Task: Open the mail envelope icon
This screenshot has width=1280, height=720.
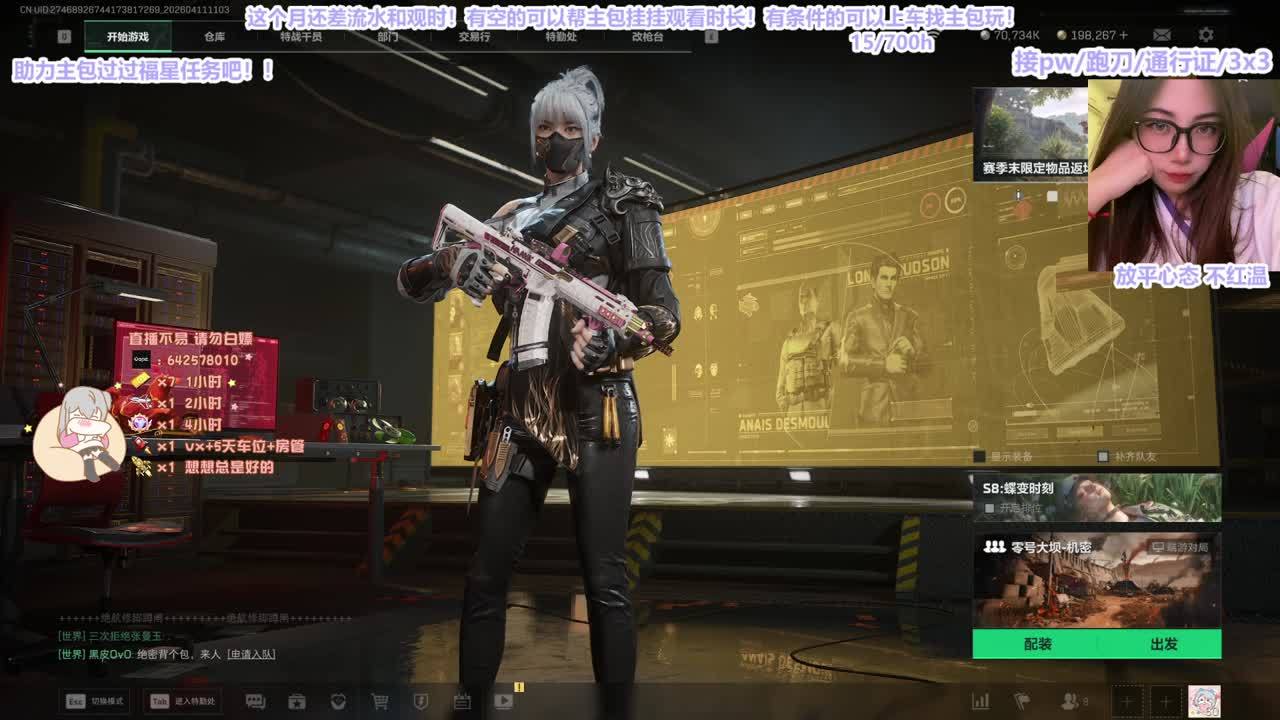Action: coord(1162,35)
